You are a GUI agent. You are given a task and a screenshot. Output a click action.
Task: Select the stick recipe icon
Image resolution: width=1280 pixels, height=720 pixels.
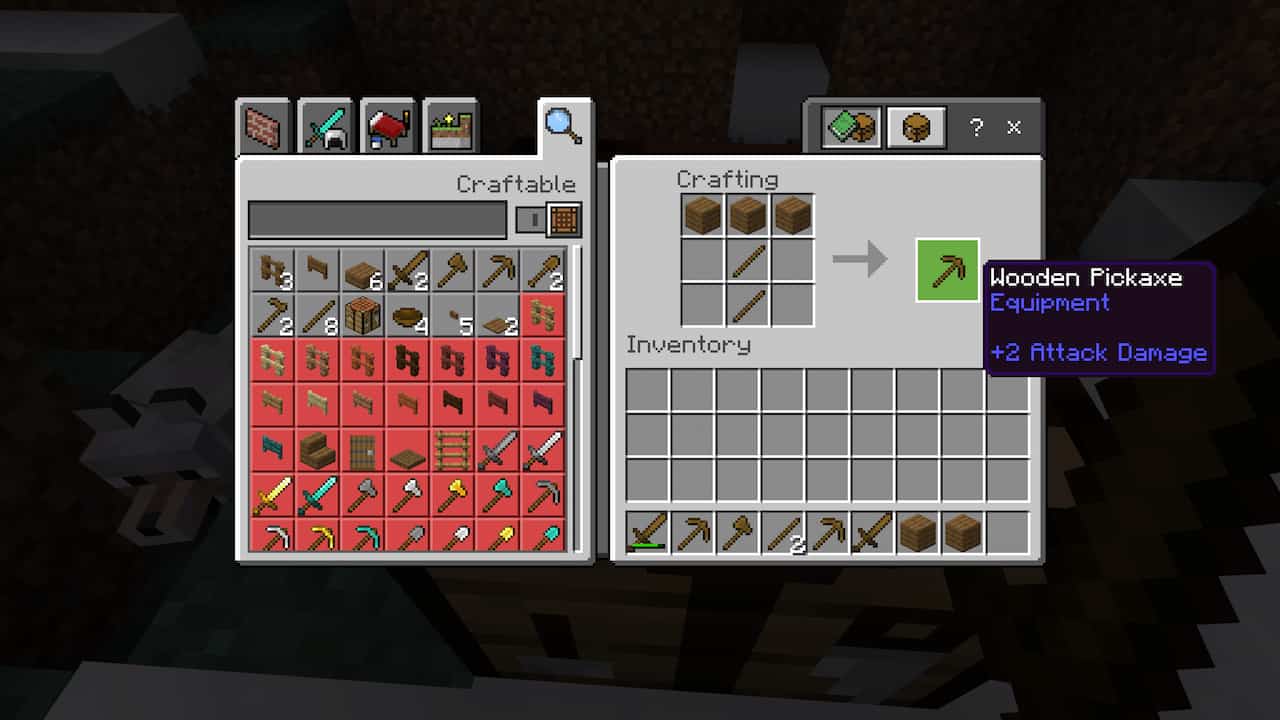317,314
